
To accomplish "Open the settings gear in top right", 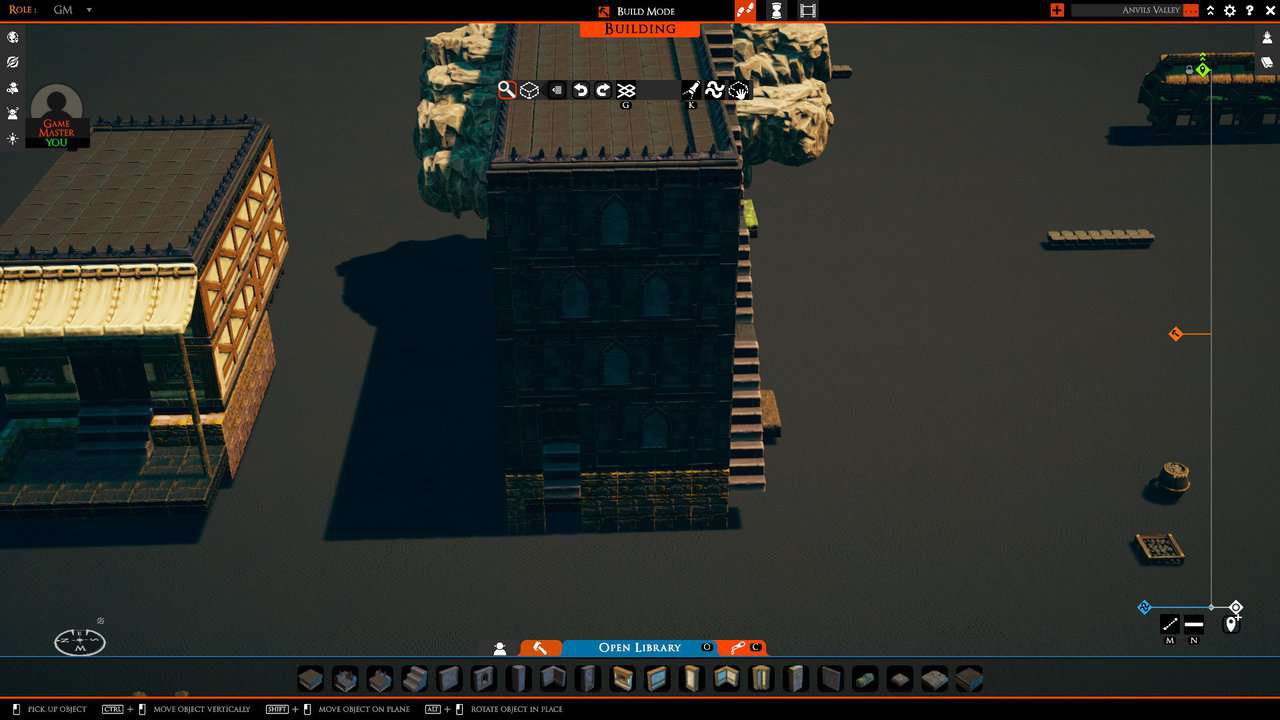I will [x=1229, y=10].
